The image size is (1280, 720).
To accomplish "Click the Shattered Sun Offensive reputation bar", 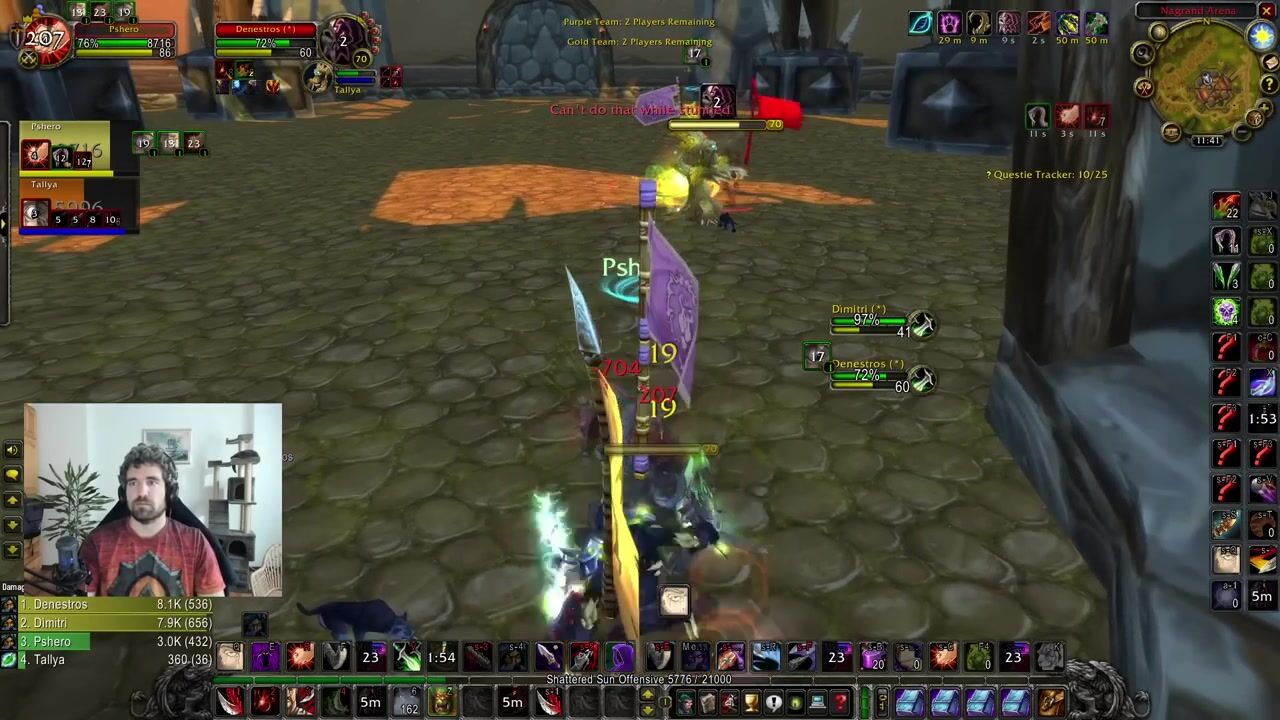I will [638, 680].
